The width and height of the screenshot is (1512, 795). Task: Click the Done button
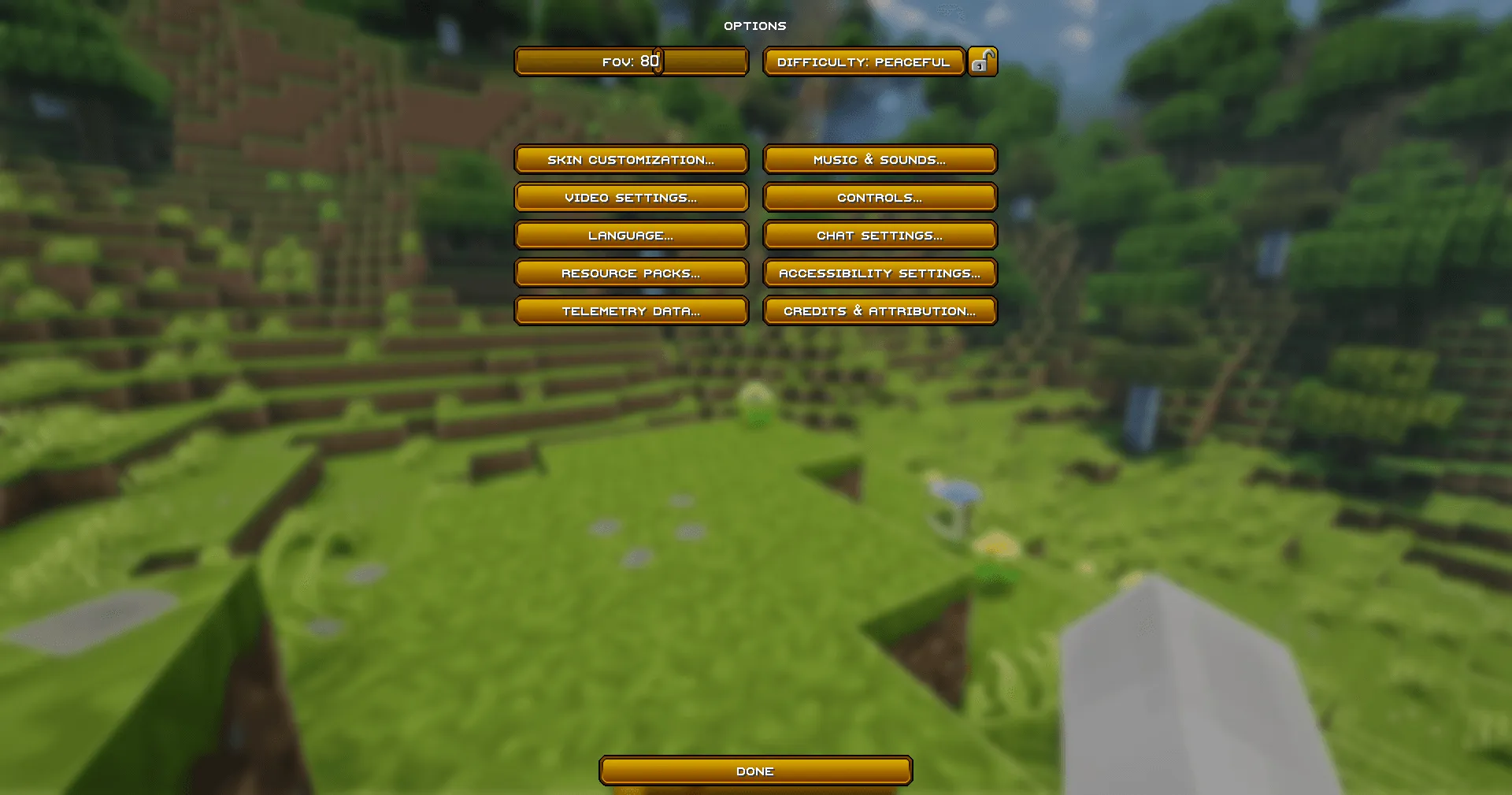point(755,771)
